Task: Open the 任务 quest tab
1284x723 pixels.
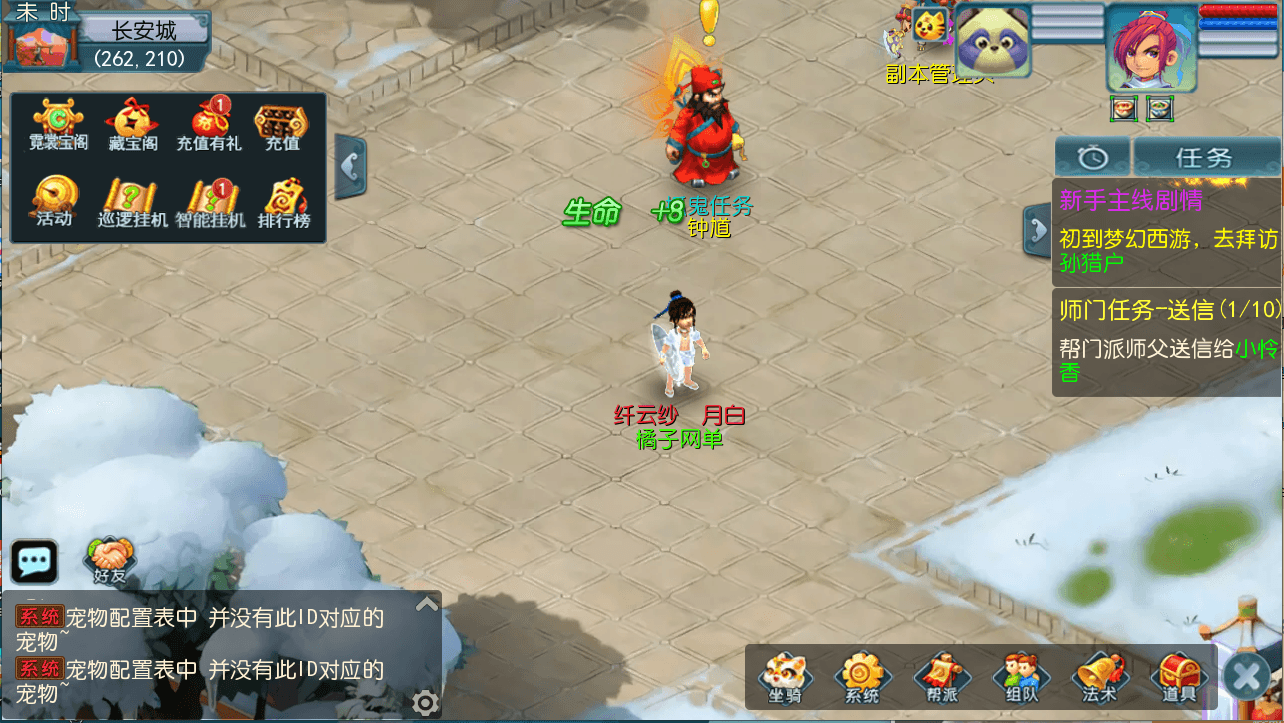Action: (1205, 157)
